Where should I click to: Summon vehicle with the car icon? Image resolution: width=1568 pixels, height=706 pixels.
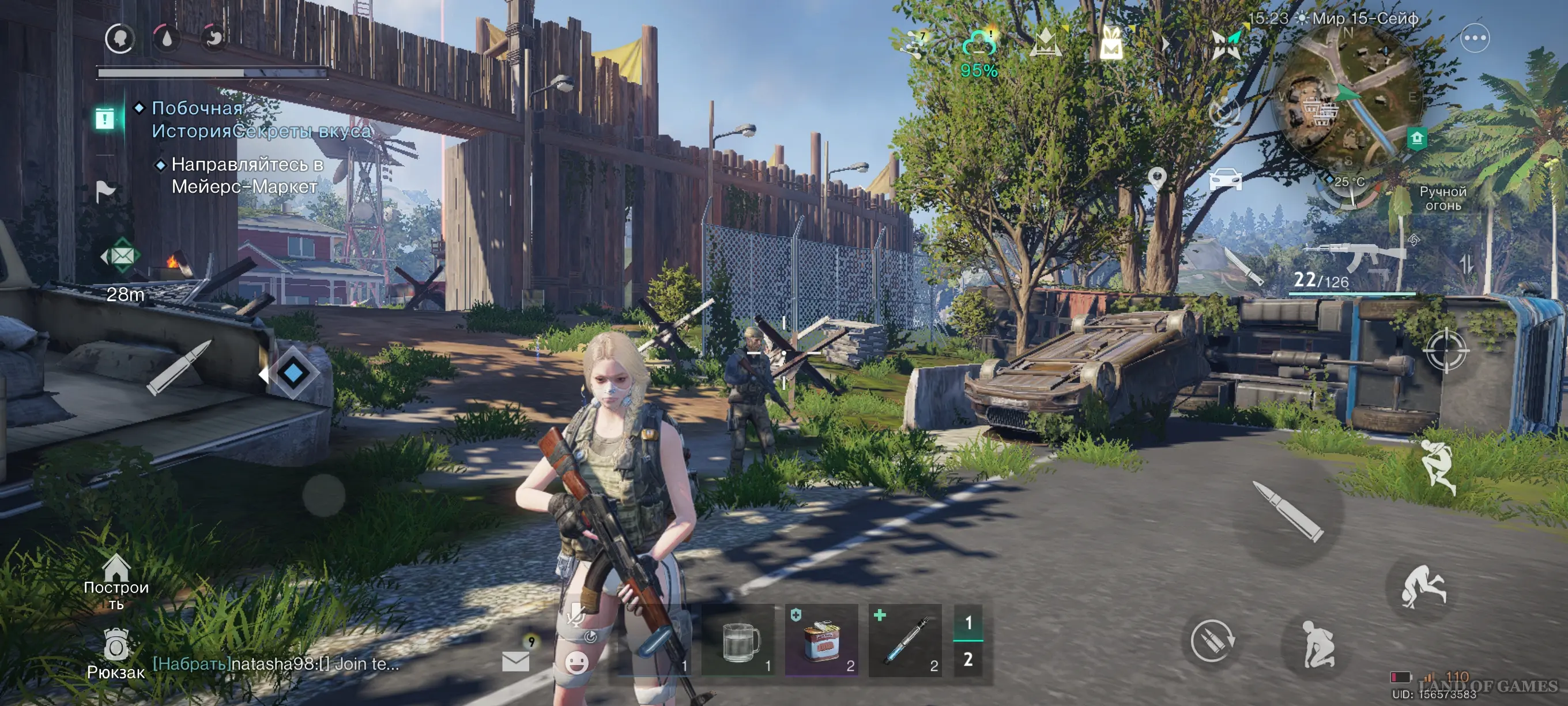point(1226,179)
